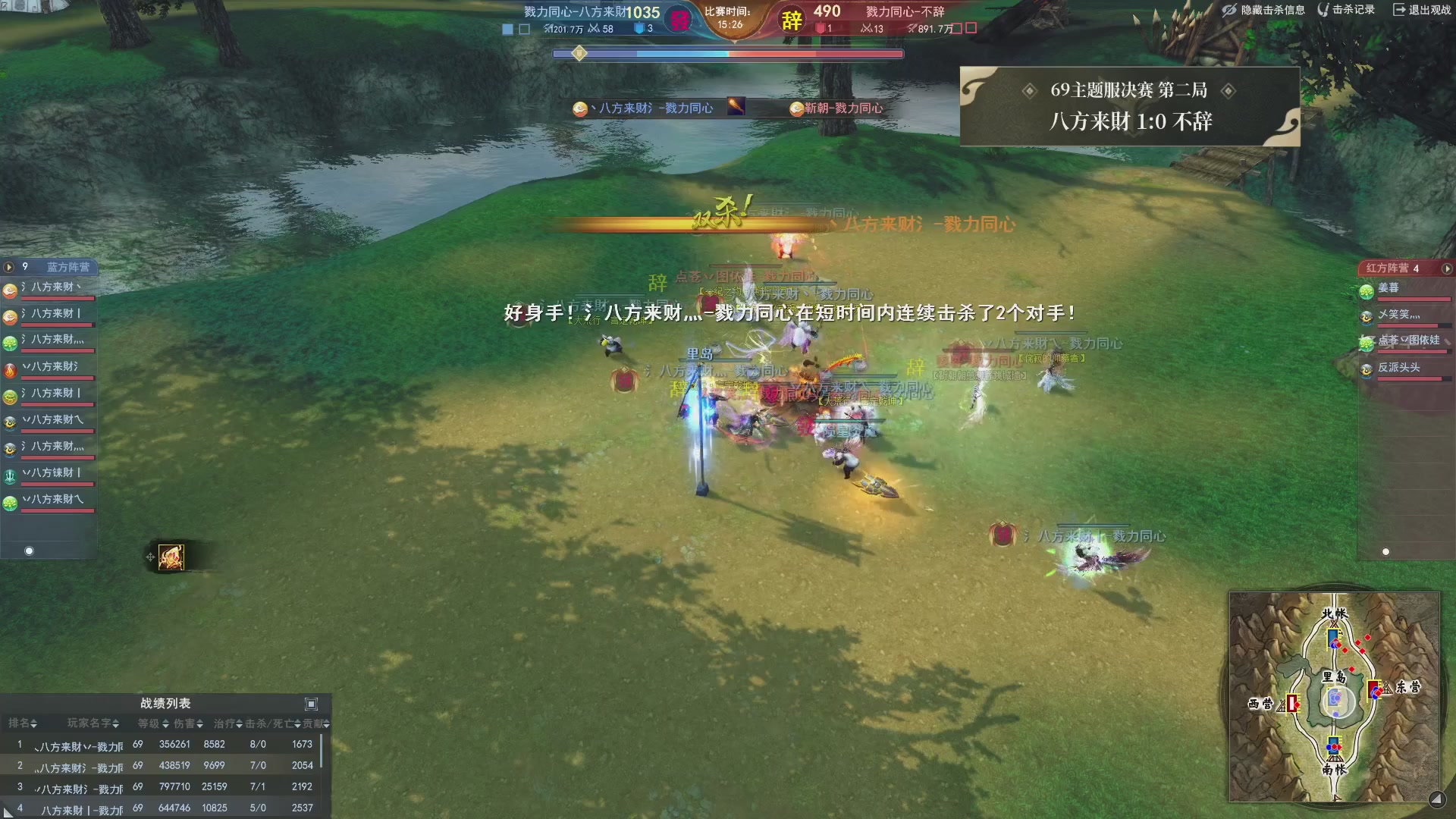
Task: Select the rank 2 player row in 战绩列表
Action: 152,765
